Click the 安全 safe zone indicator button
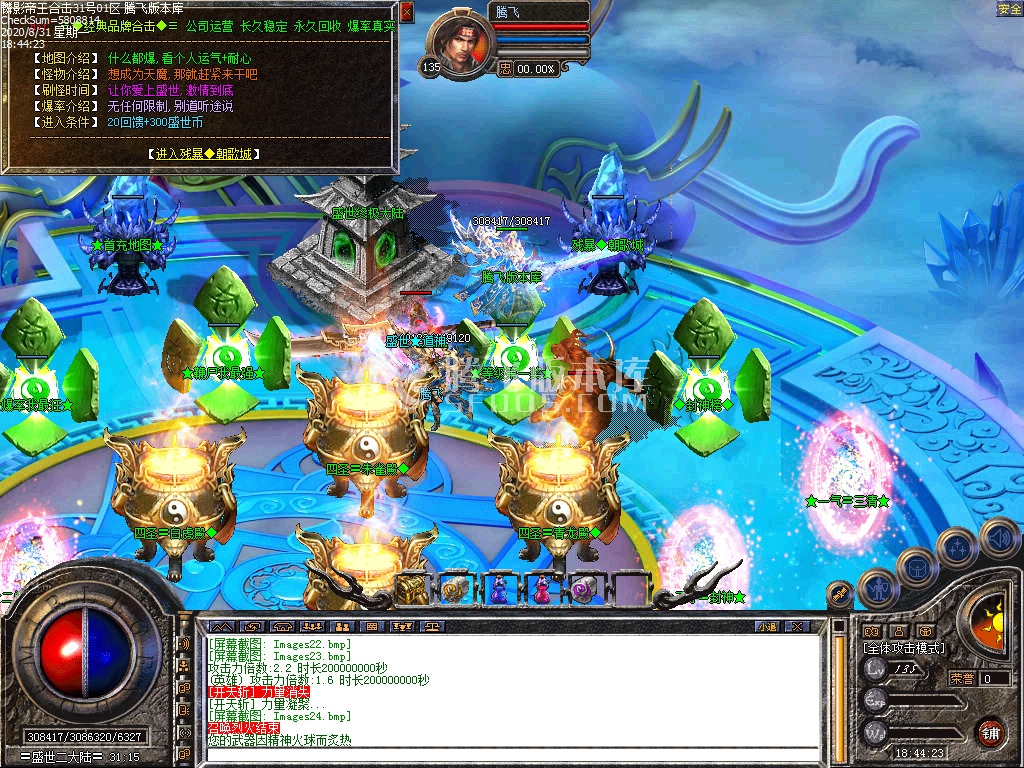The width and height of the screenshot is (1024, 768). pyautogui.click(x=1009, y=9)
